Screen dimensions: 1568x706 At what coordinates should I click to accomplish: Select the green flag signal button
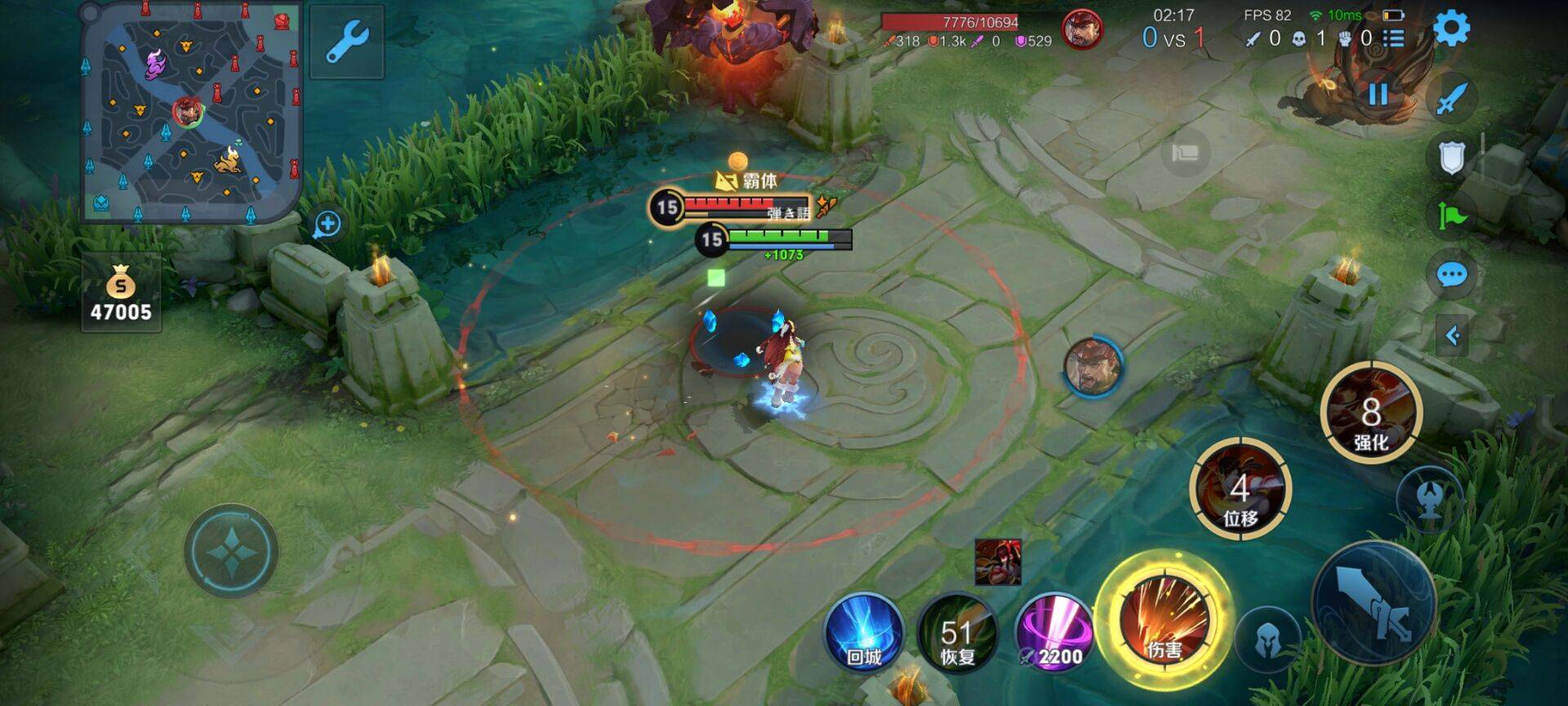pyautogui.click(x=1451, y=216)
